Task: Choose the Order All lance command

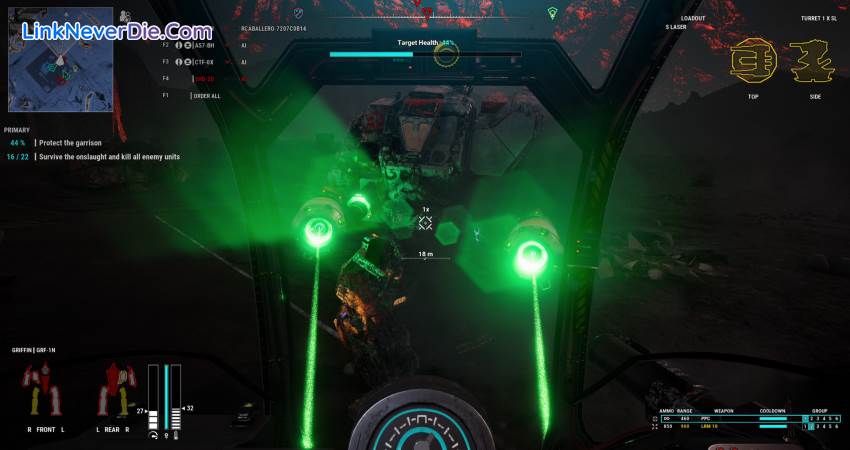Action: 206,96
